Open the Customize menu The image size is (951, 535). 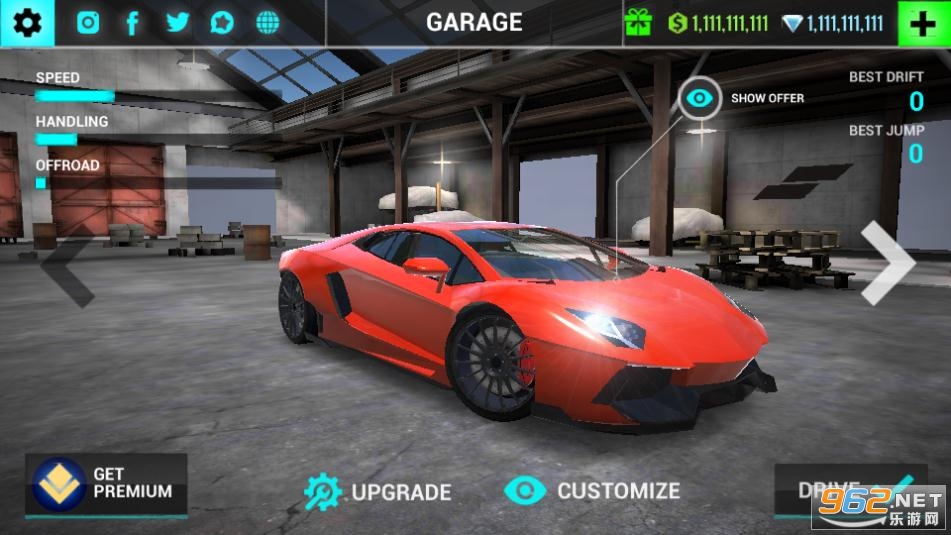coord(592,490)
